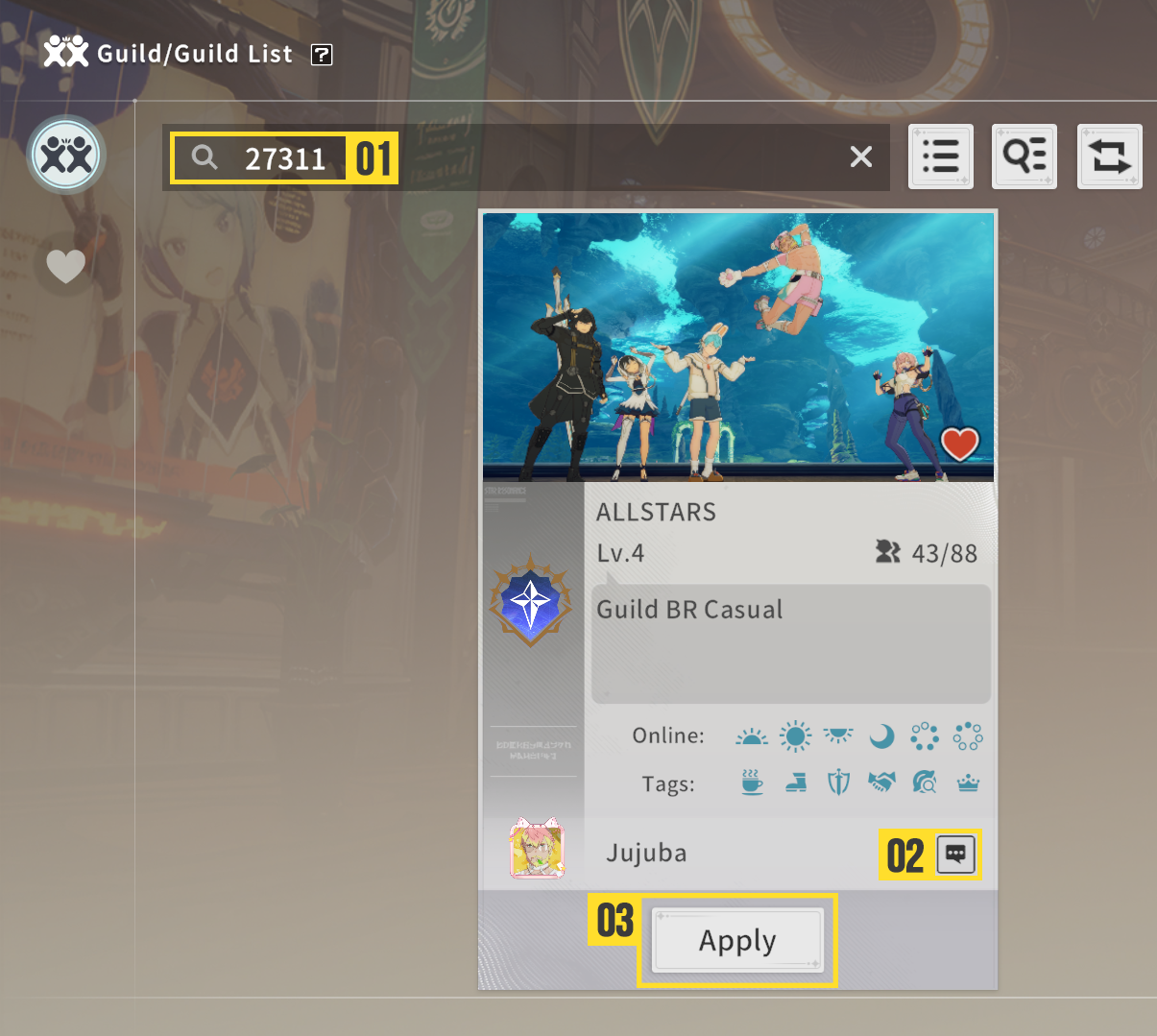
Task: Toggle the red heart favorite on guild image
Action: coord(959,444)
